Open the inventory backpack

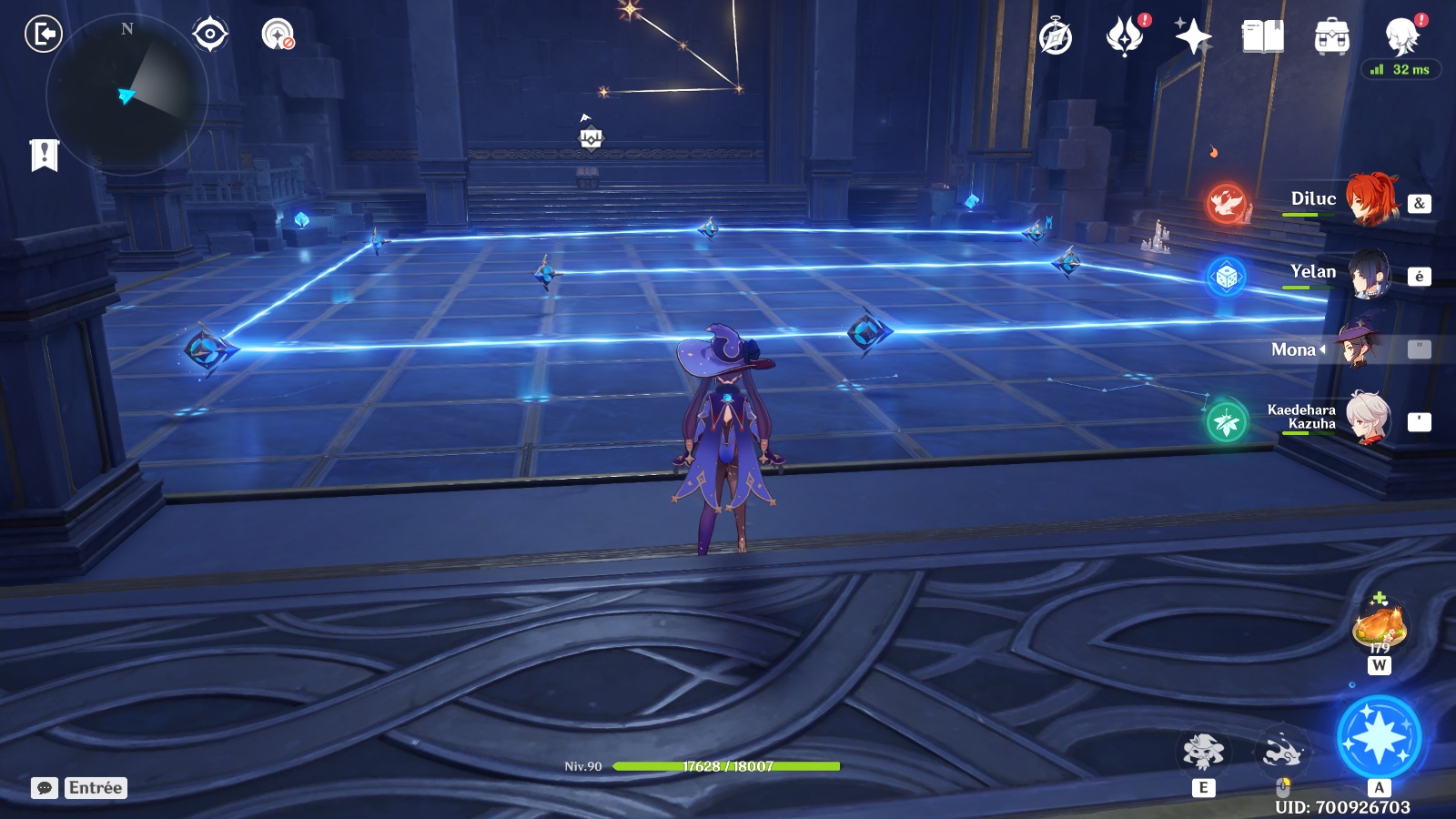pos(1331,37)
